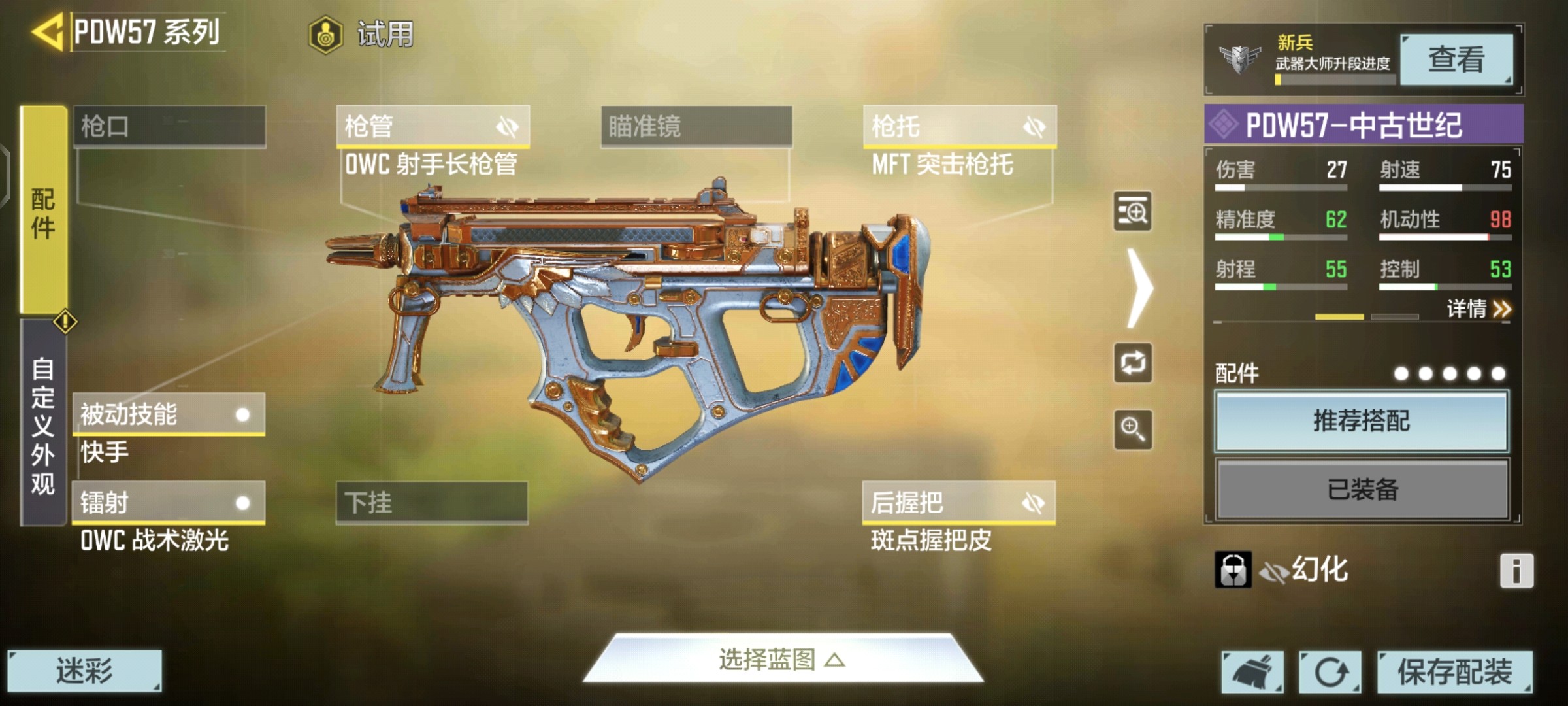The image size is (1568, 706).
Task: Open the 后握把 rear grip slot
Action: 958,503
